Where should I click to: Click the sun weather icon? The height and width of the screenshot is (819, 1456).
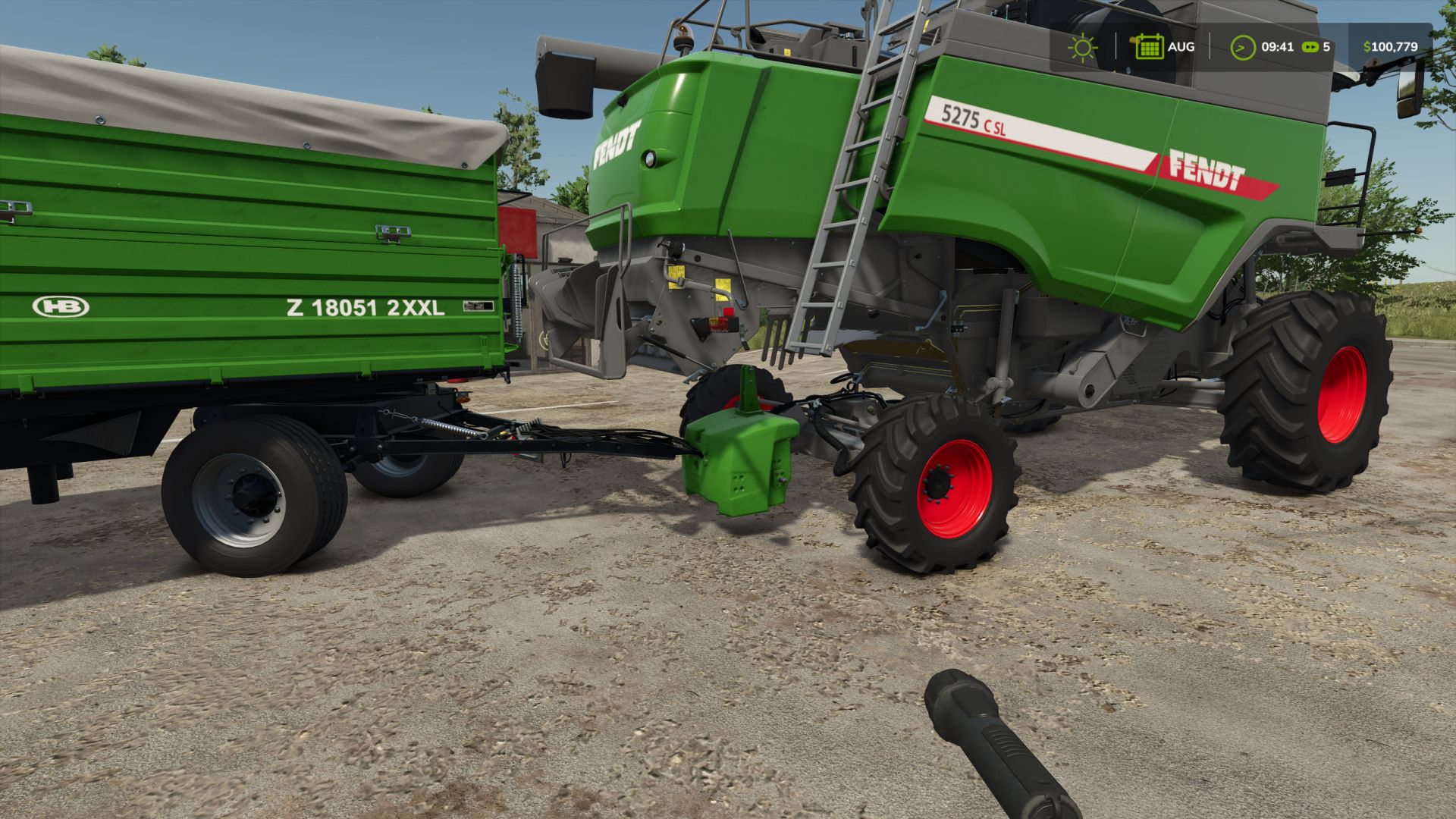[1082, 47]
